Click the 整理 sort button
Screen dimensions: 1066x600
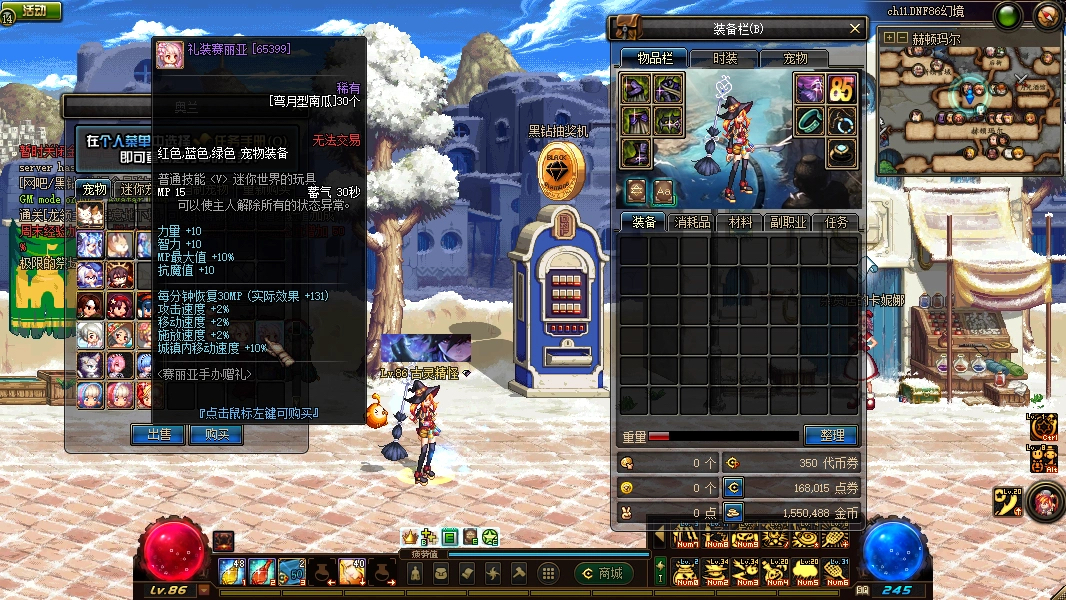[x=831, y=435]
